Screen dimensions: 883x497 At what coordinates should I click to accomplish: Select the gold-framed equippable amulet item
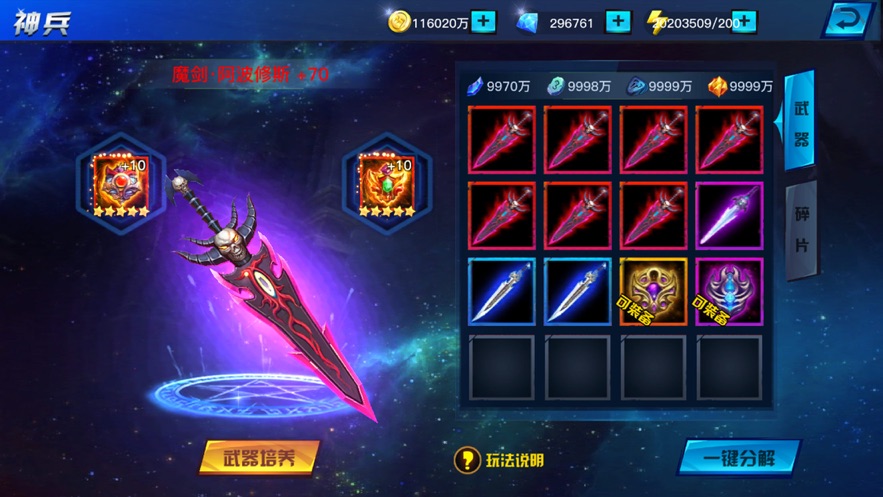pos(653,291)
